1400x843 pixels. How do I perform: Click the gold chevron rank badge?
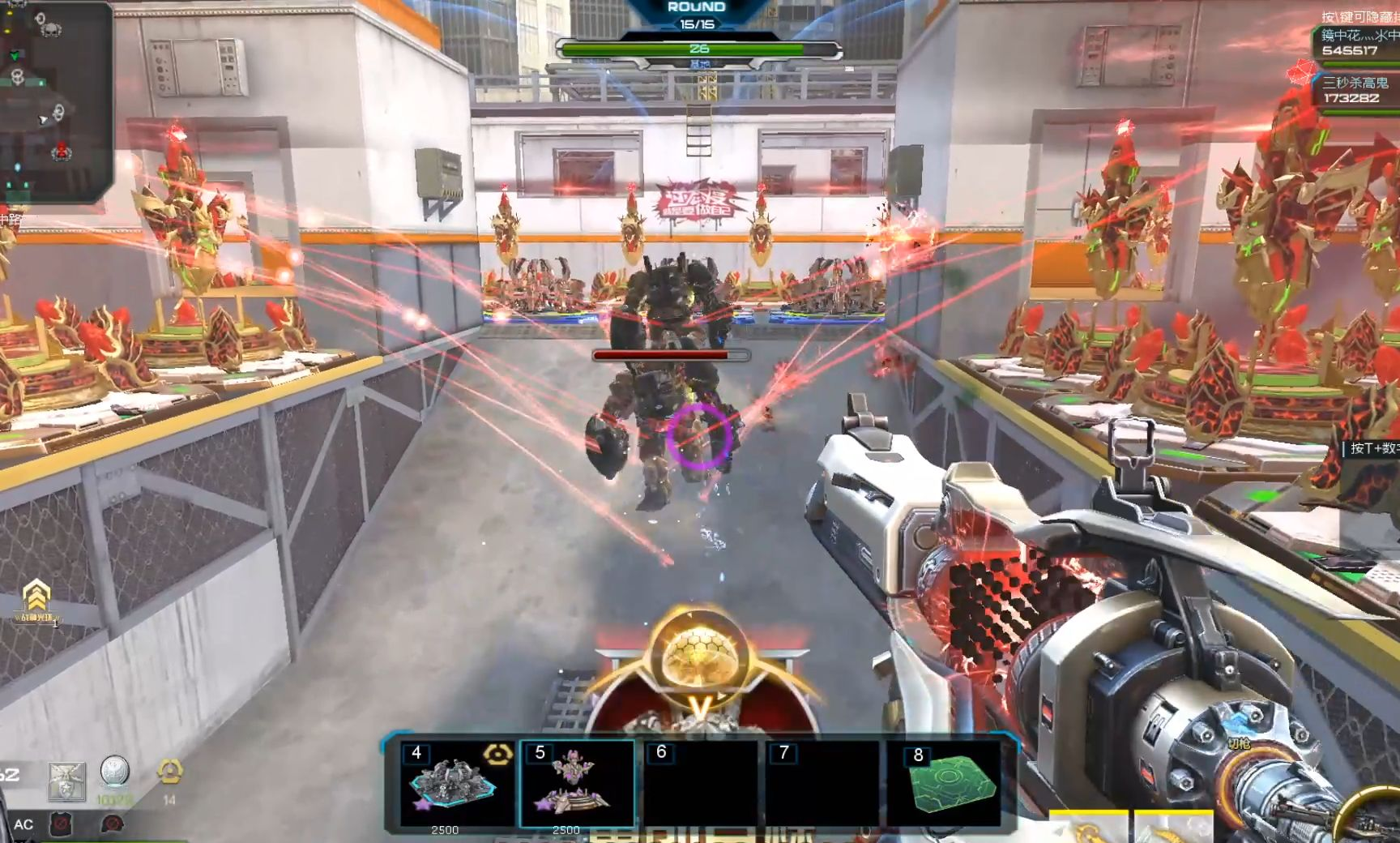[x=36, y=598]
